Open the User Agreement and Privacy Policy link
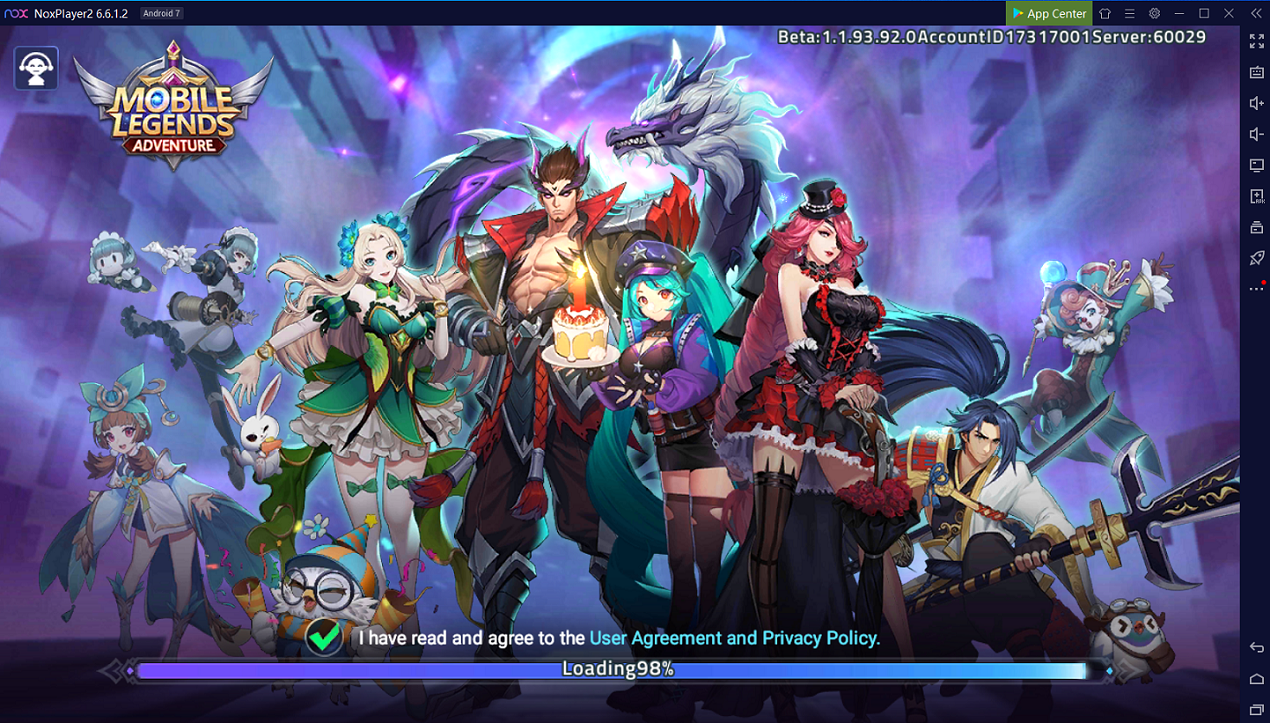The width and height of the screenshot is (1270, 723). pyautogui.click(x=734, y=638)
